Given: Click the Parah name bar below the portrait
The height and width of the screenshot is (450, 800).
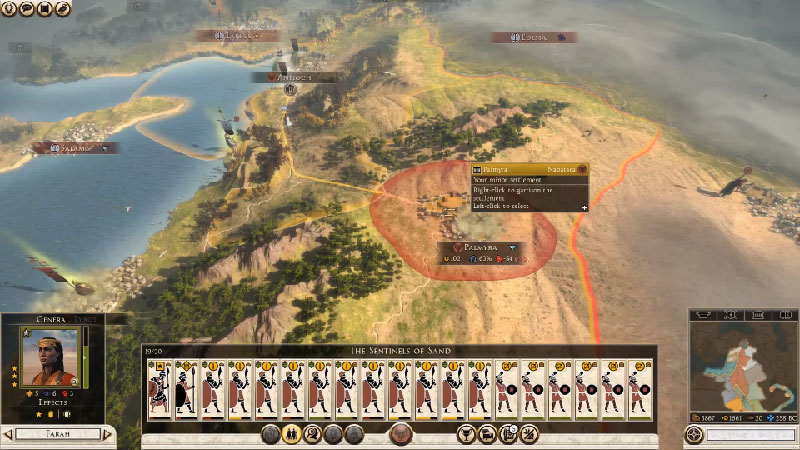Looking at the screenshot, I should [x=57, y=435].
